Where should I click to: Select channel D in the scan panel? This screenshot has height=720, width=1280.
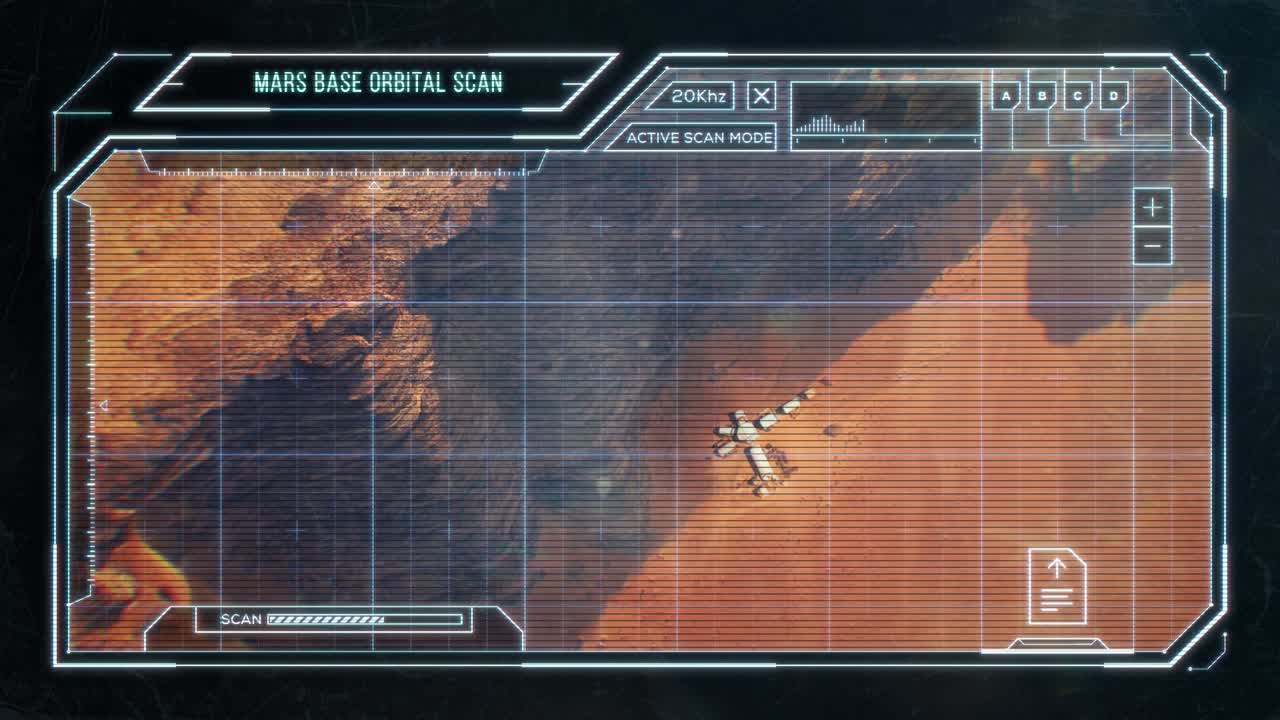1113,96
